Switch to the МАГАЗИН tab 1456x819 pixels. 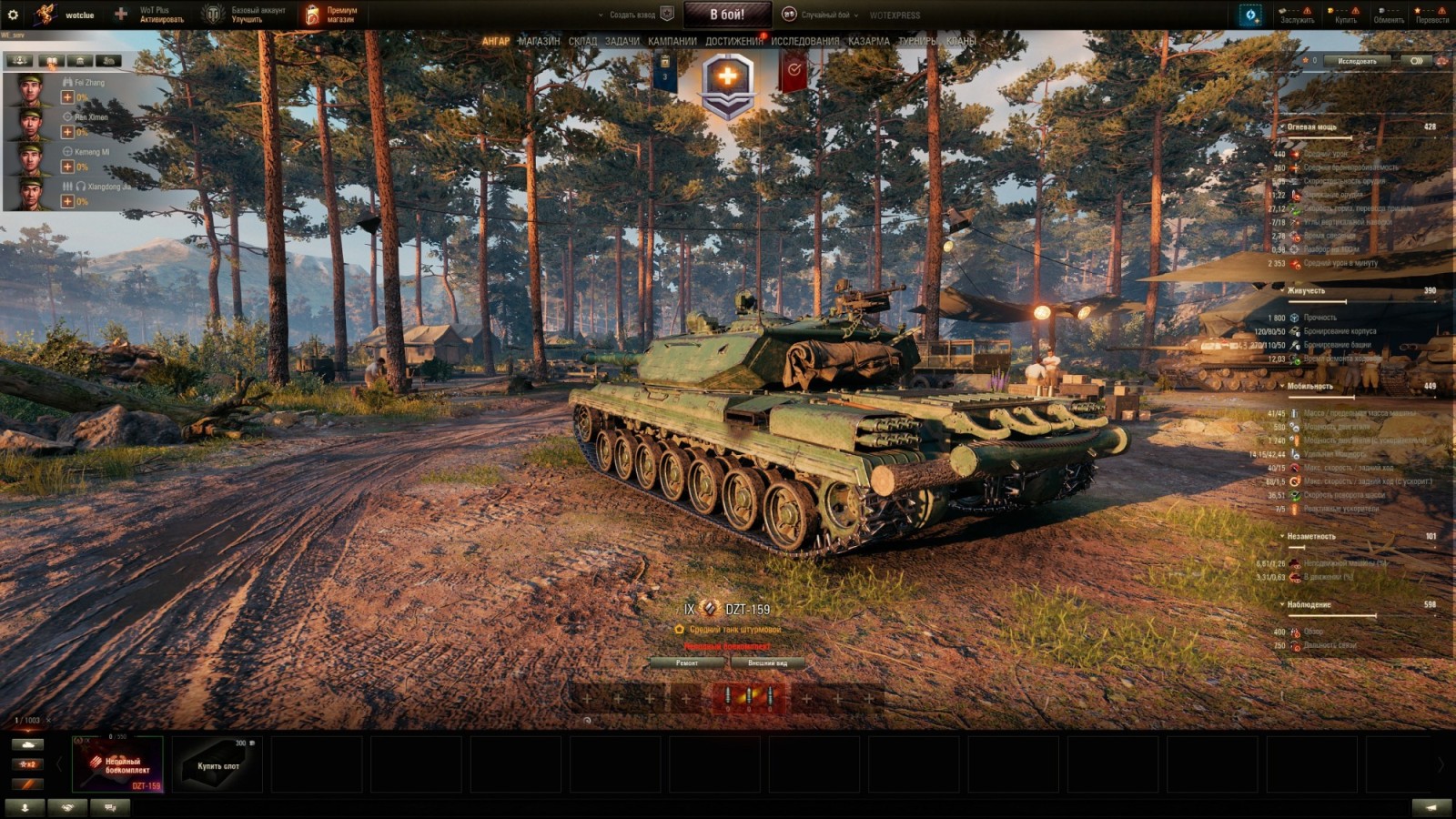click(539, 41)
